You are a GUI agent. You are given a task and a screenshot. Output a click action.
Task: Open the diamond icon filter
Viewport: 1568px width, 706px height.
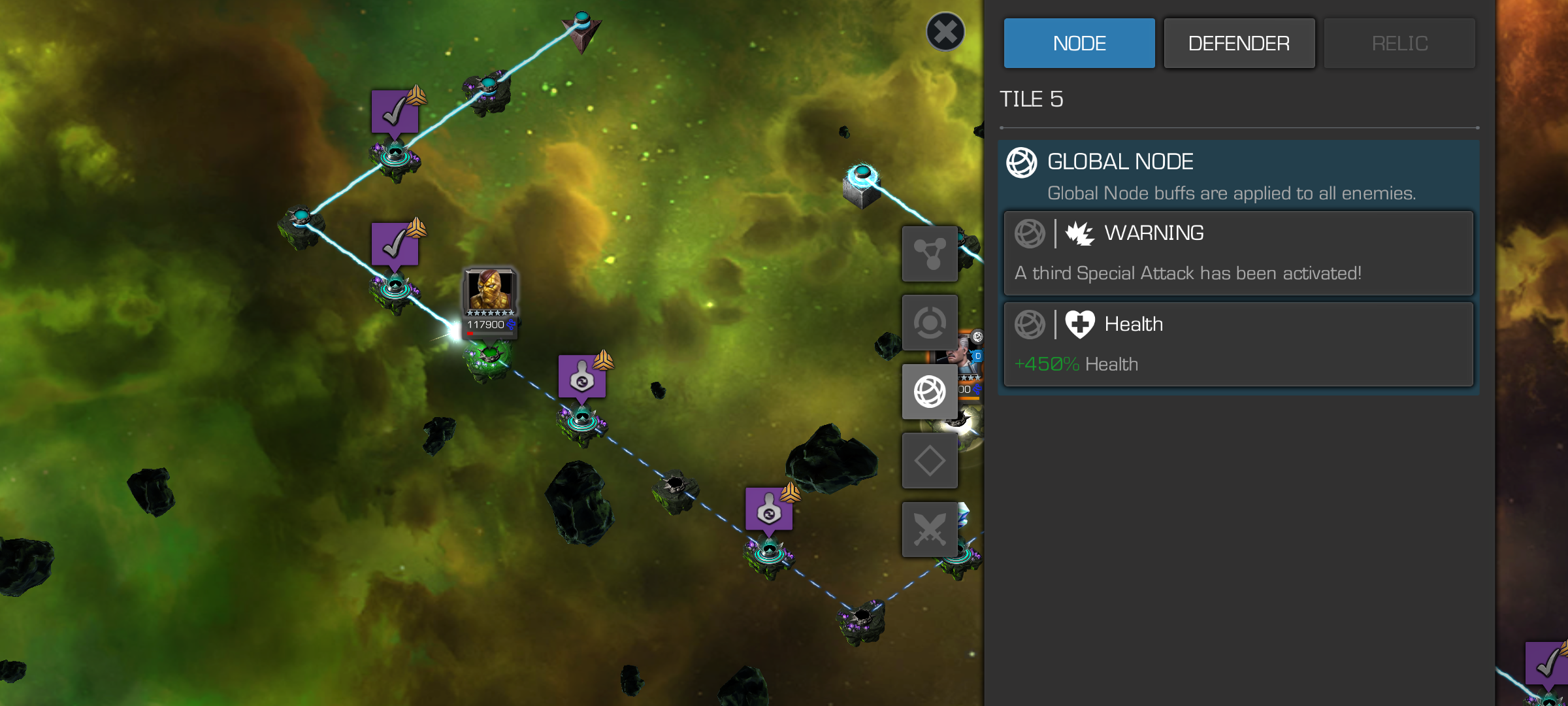pyautogui.click(x=929, y=461)
